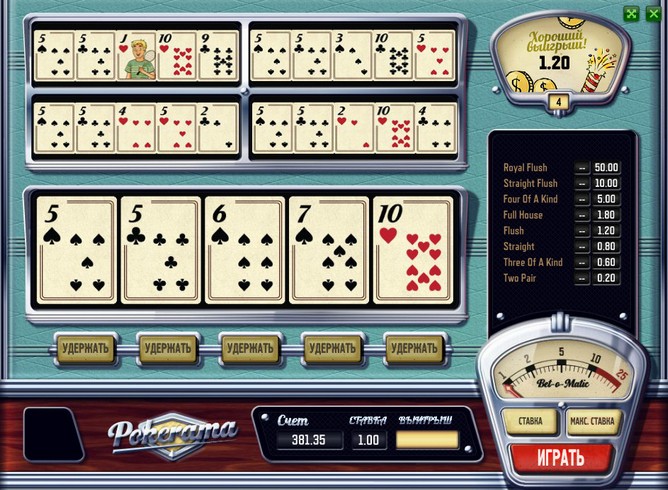Select the 5 of clubs in the main hand
This screenshot has width=668, height=490.
160,250
